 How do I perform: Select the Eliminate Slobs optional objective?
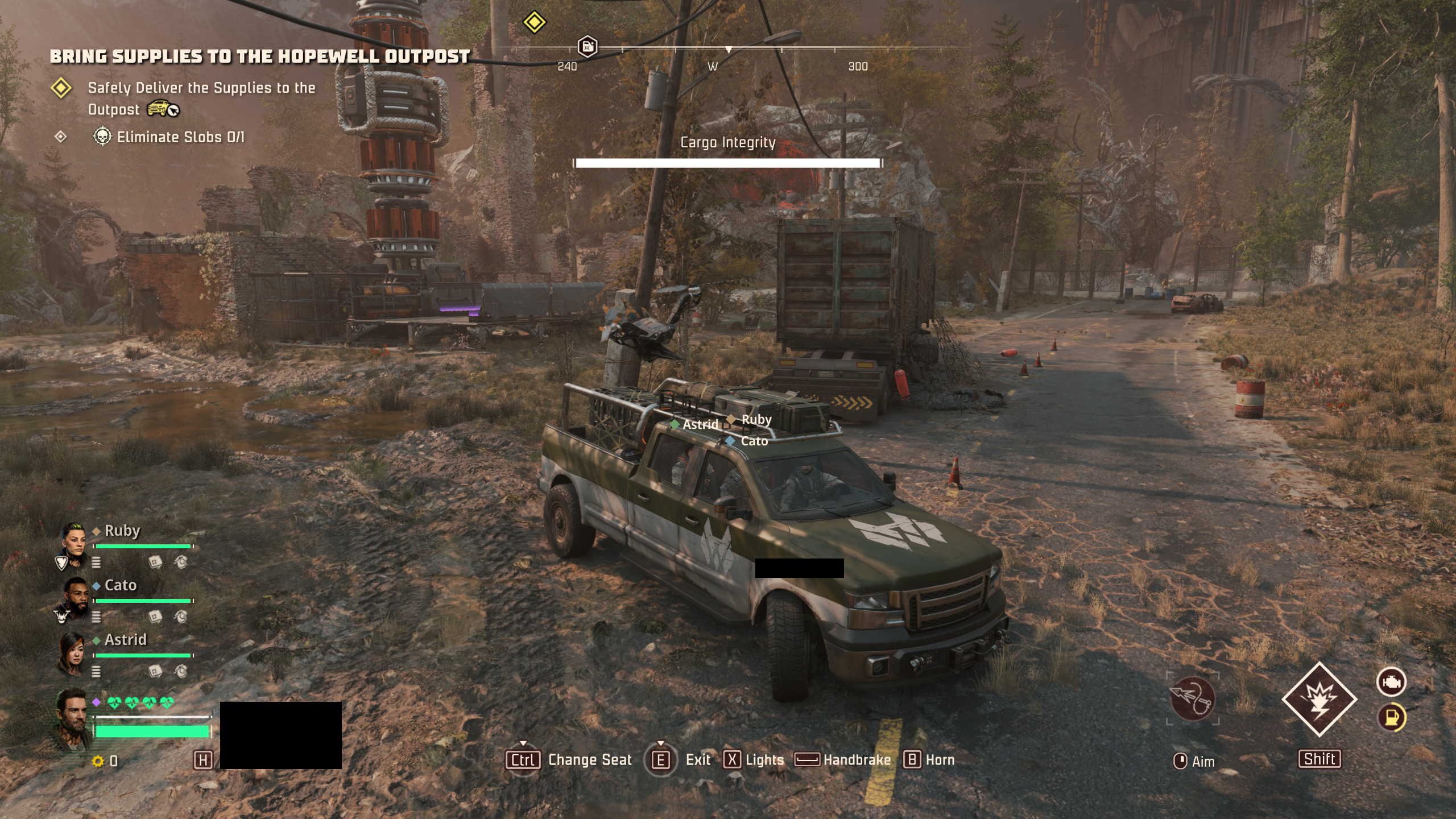coord(180,137)
